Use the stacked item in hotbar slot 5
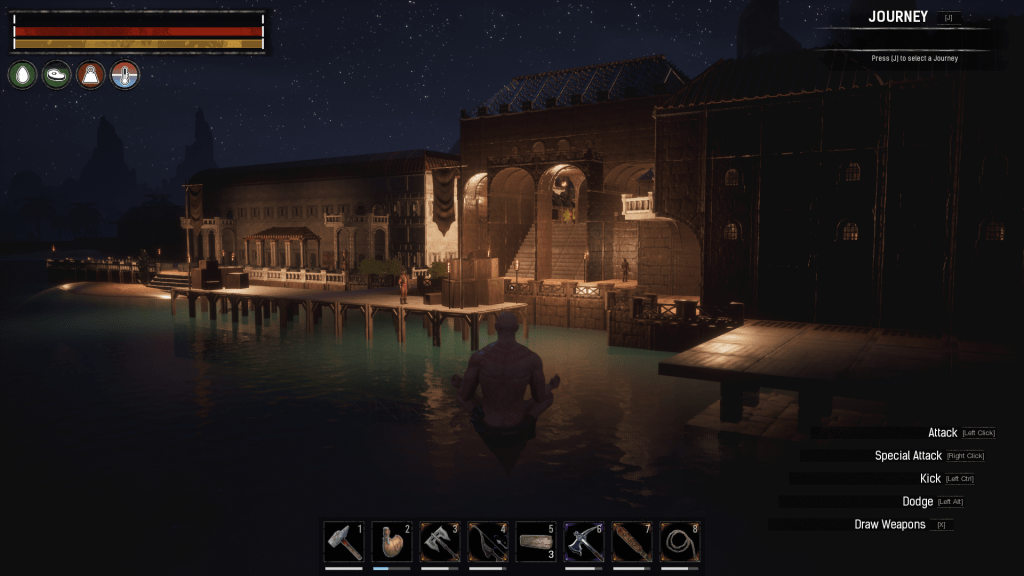1024x576 pixels. (536, 542)
